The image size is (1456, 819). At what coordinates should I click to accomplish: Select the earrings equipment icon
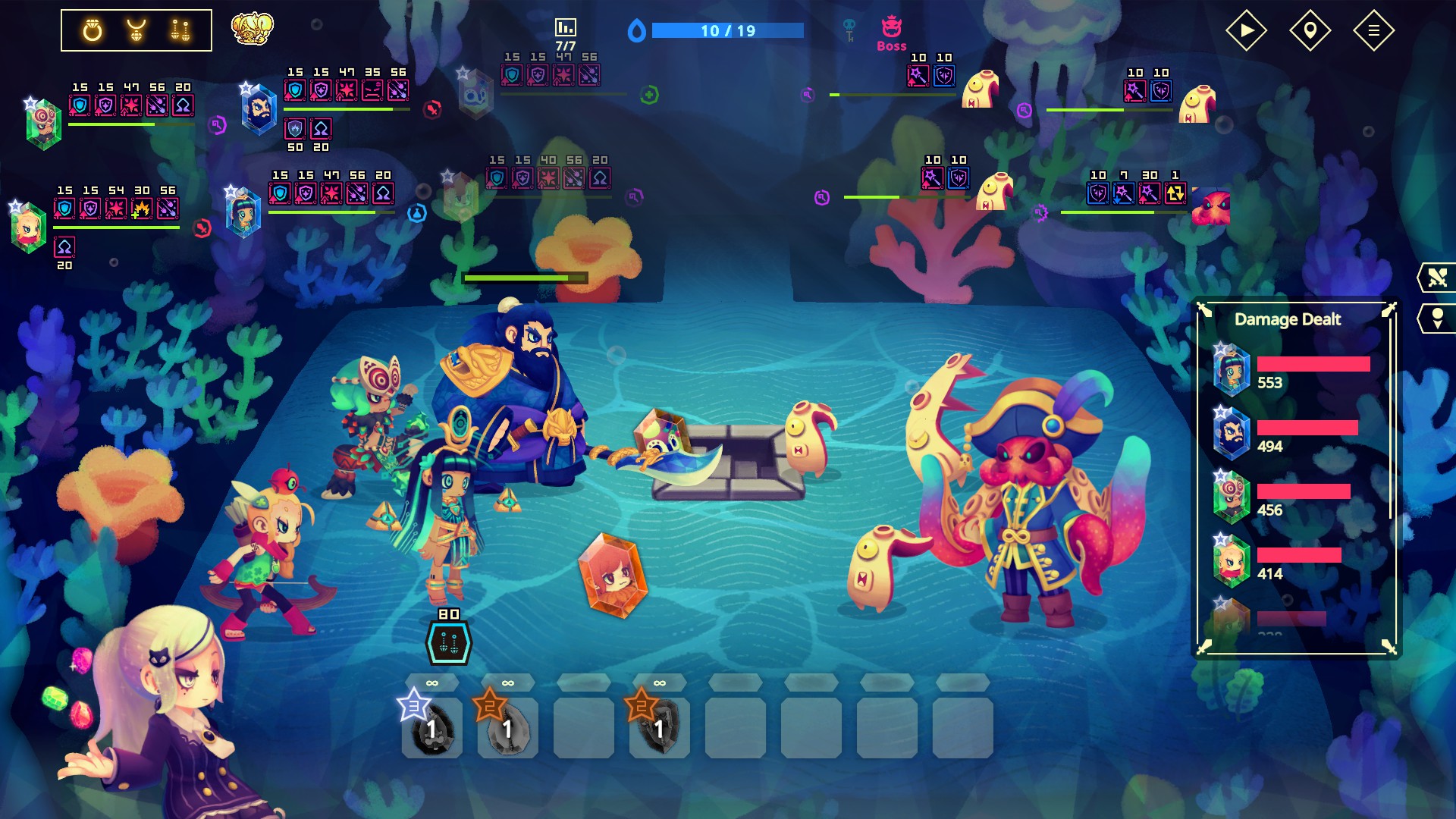(x=180, y=30)
